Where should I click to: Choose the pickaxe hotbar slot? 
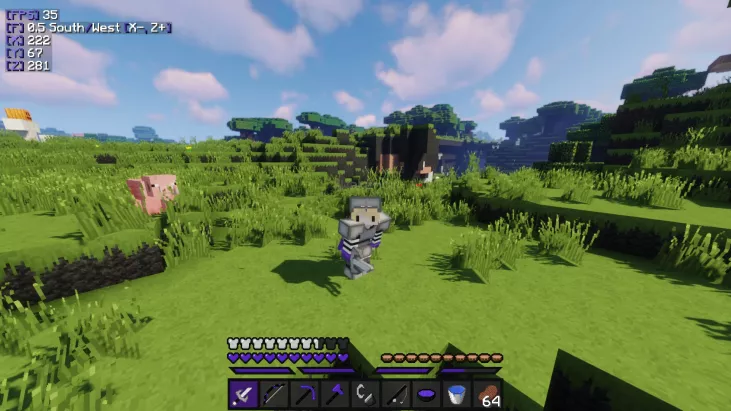coord(304,394)
